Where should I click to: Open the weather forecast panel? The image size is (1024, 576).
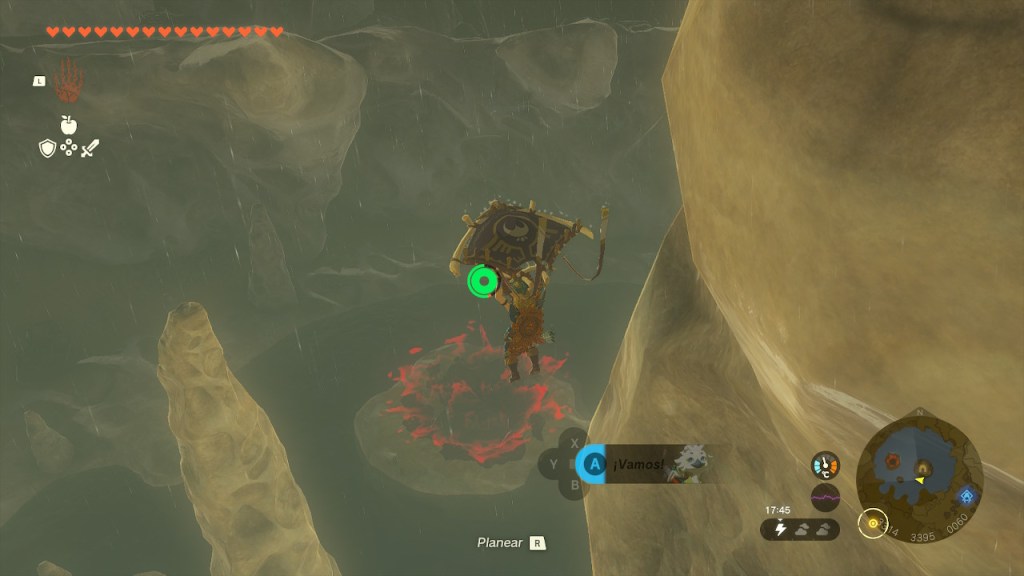[800, 529]
